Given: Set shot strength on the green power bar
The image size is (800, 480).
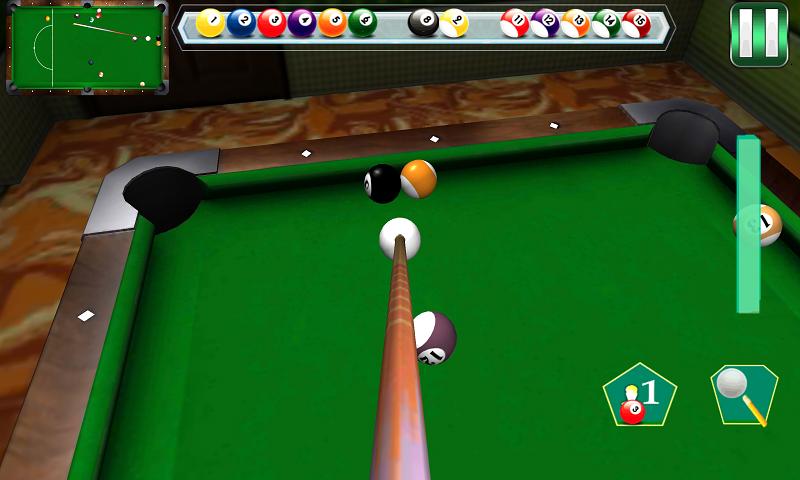Looking at the screenshot, I should (748, 224).
